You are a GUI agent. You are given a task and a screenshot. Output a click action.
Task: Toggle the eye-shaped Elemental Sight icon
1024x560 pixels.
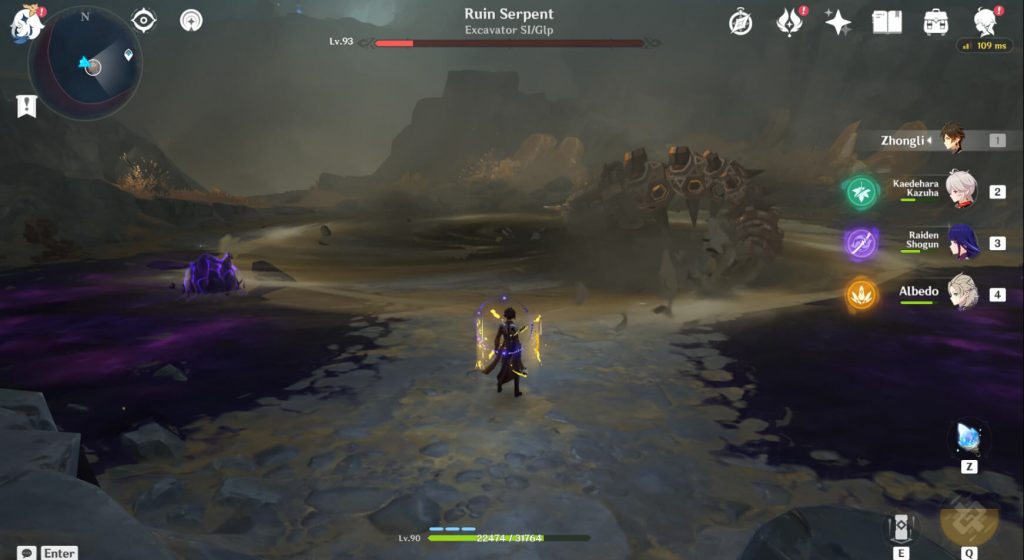click(144, 20)
